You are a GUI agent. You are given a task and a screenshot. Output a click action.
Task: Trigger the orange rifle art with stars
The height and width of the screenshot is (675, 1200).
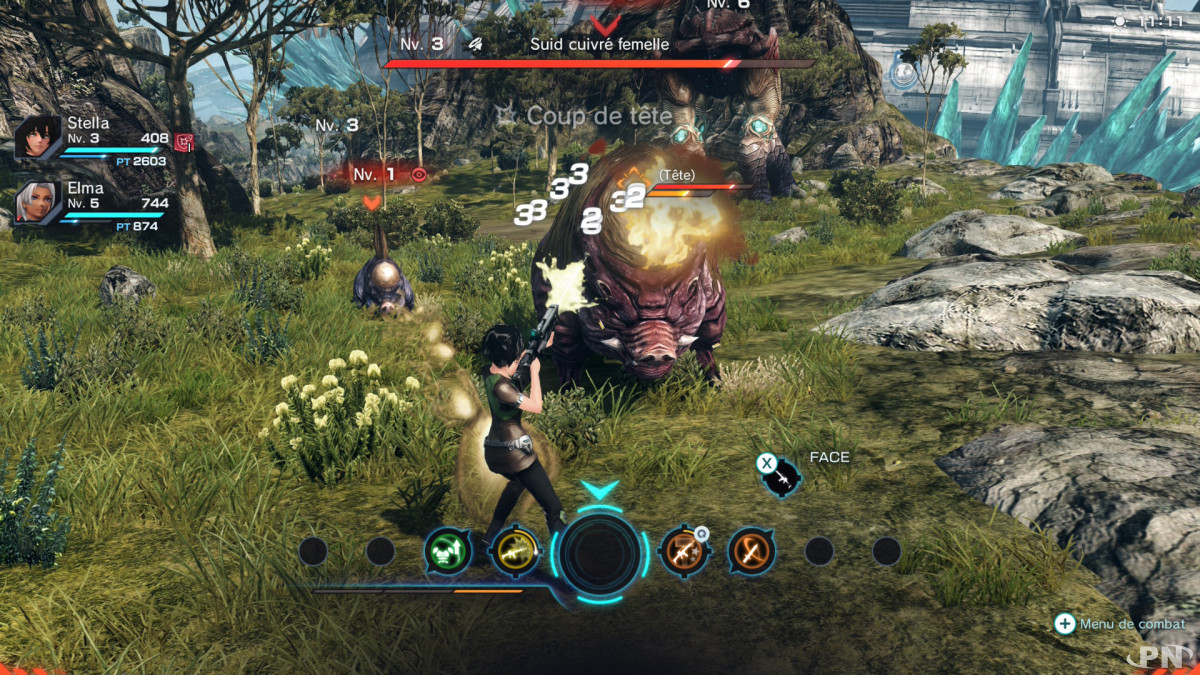[684, 551]
